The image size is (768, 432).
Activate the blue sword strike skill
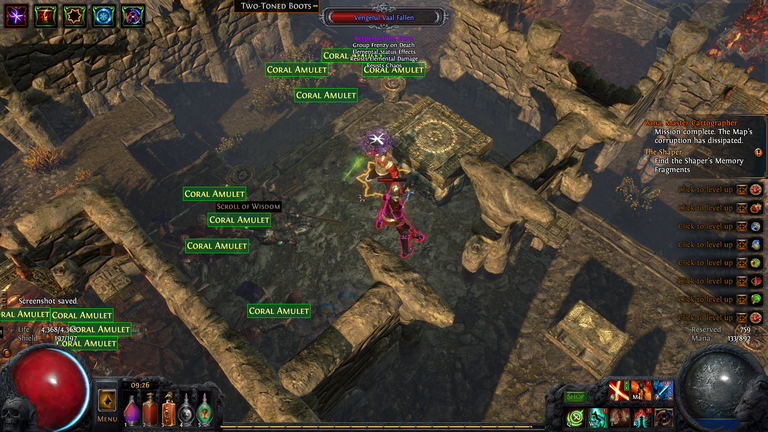point(663,391)
